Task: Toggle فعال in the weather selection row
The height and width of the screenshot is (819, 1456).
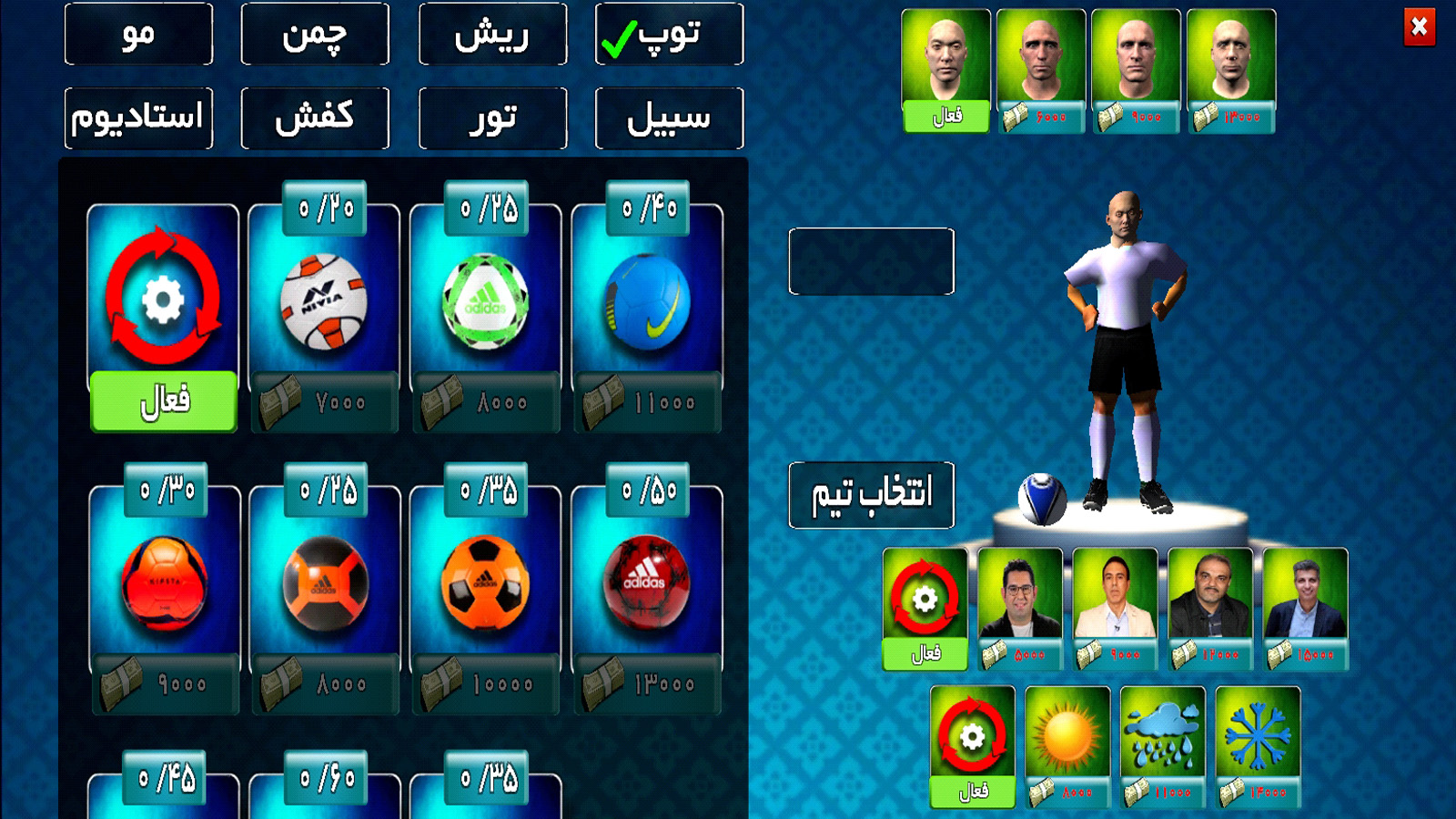Action: click(x=972, y=792)
